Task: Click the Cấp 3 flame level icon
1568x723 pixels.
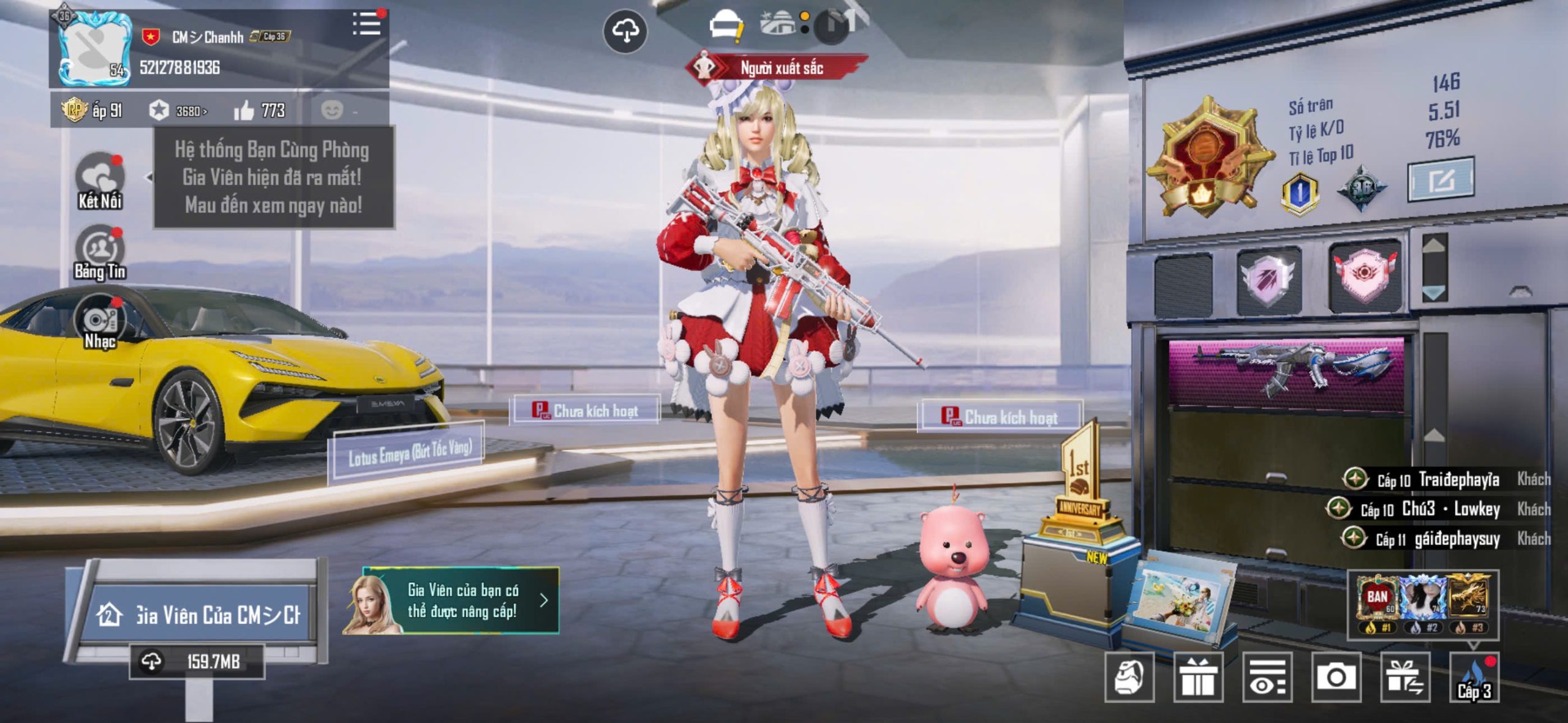Action: pyautogui.click(x=1474, y=678)
